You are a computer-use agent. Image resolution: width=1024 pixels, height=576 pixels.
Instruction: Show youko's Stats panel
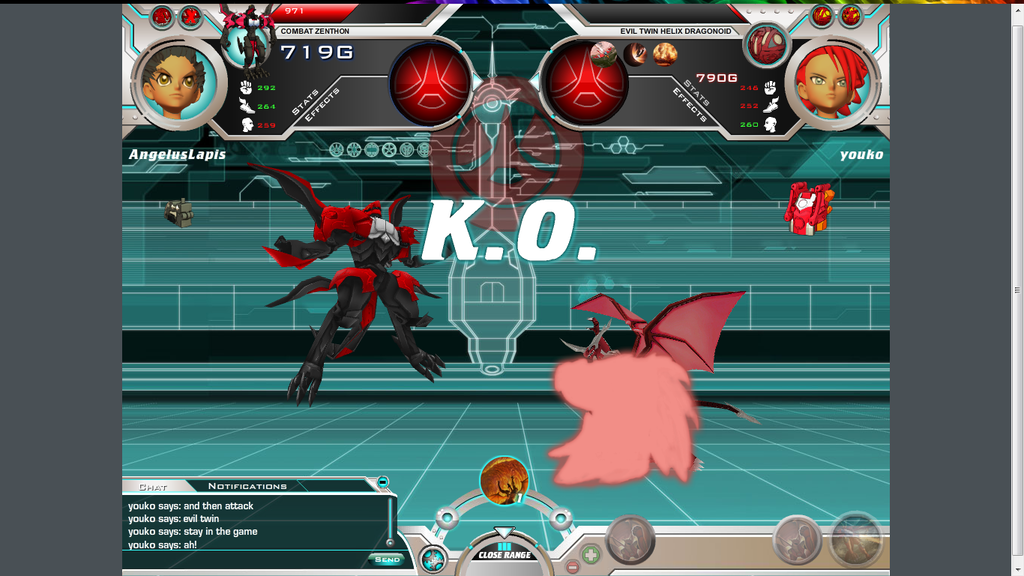(697, 91)
